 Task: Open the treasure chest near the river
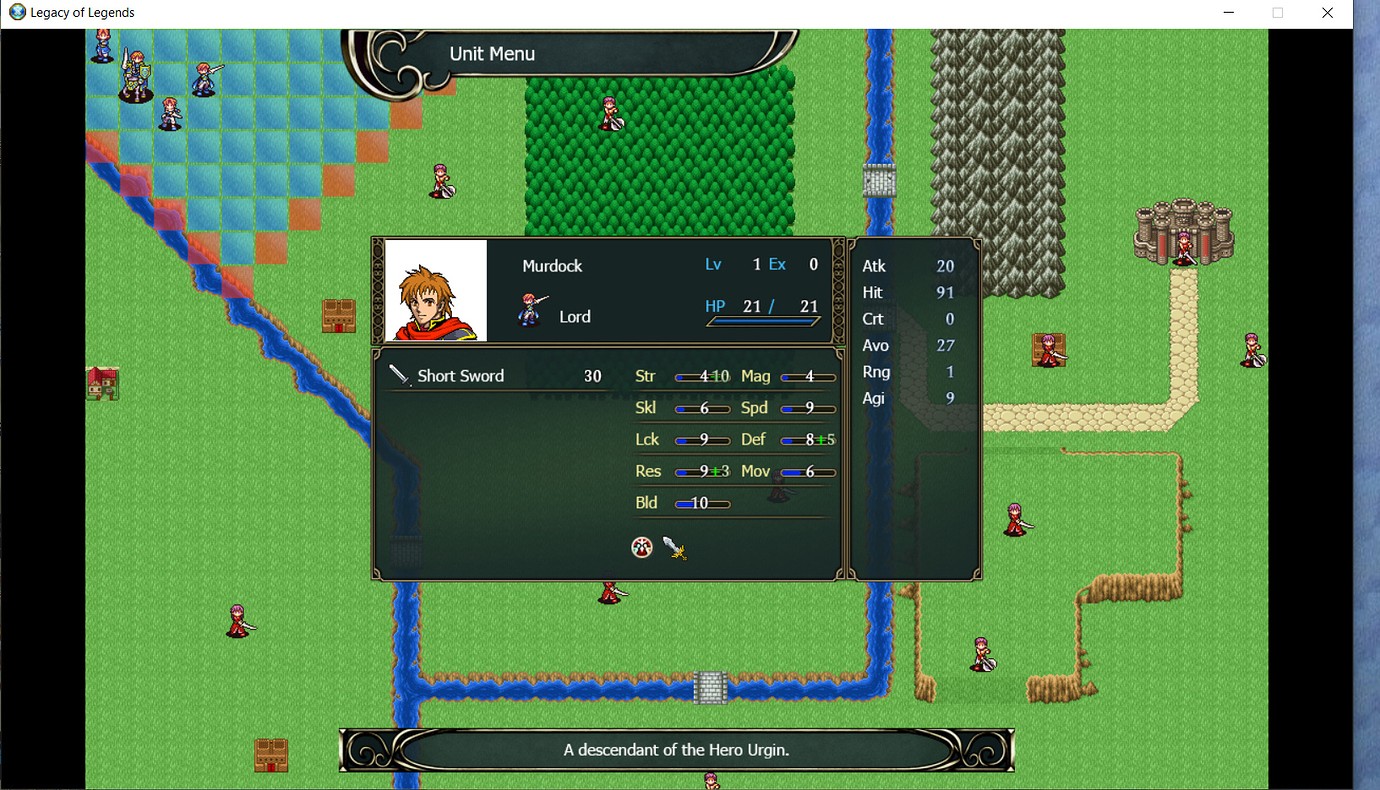point(339,318)
